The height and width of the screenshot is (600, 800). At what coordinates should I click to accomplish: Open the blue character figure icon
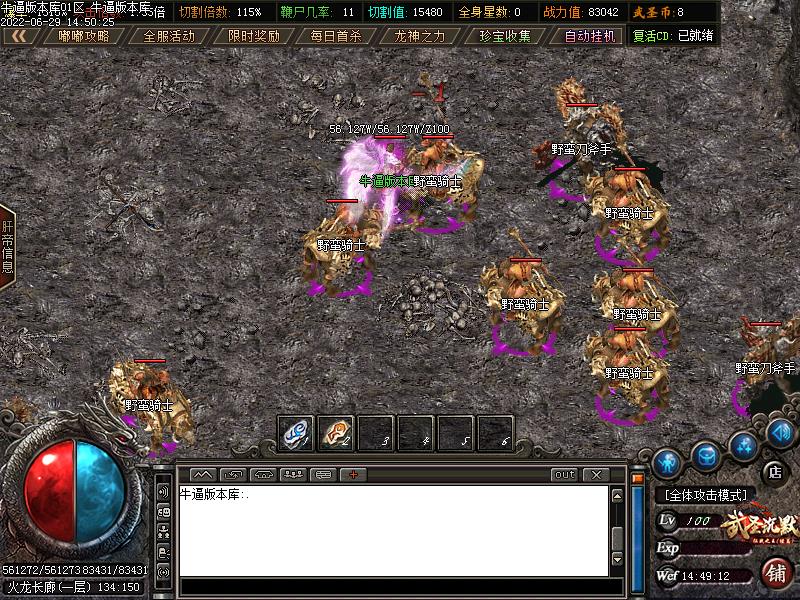667,462
